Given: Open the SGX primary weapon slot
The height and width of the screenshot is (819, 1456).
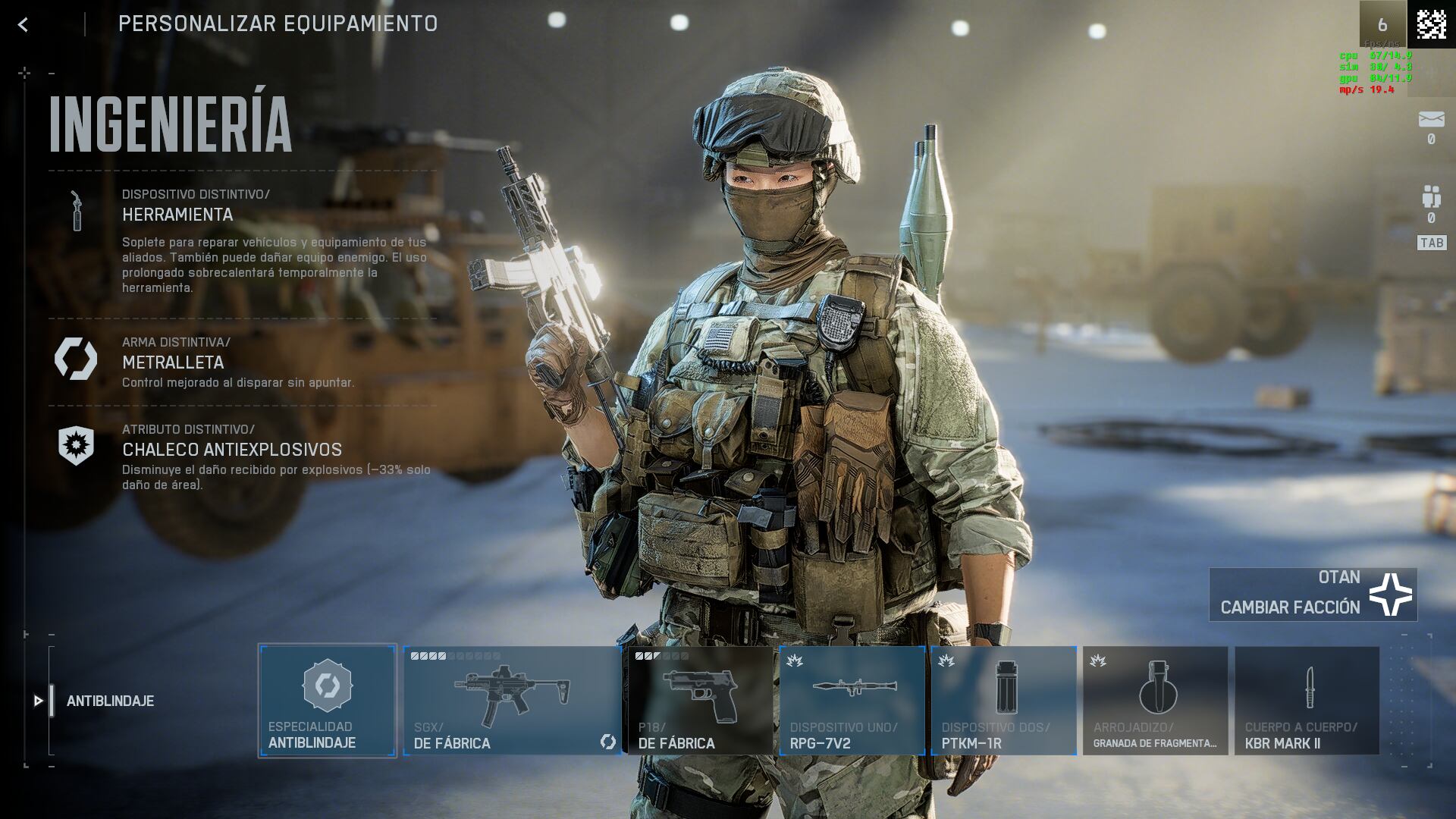Looking at the screenshot, I should 512,701.
